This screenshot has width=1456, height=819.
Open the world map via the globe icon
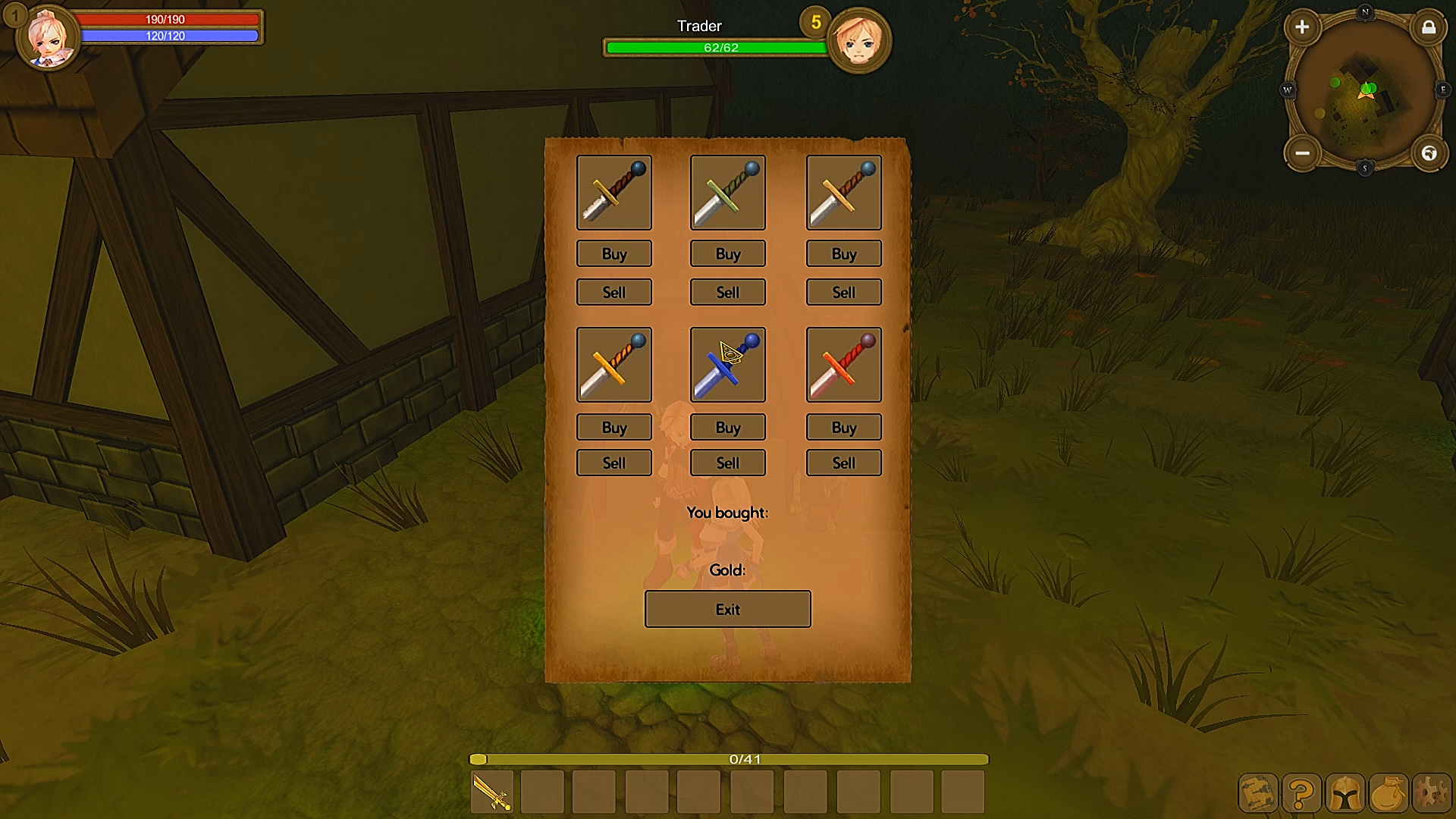[x=1429, y=154]
